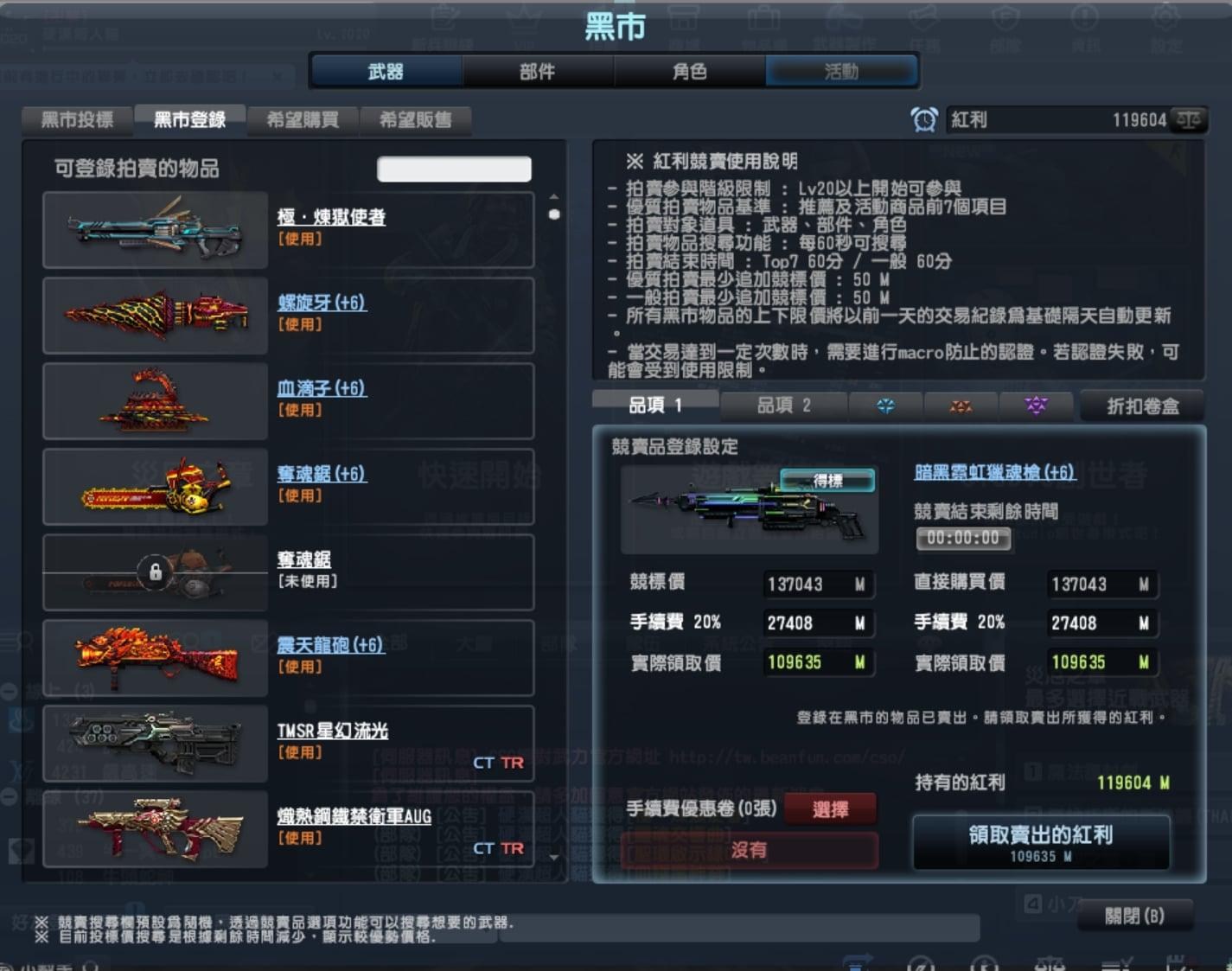
Task: Click the 螺旋牙 weapon thumbnail
Action: pyautogui.click(x=155, y=315)
